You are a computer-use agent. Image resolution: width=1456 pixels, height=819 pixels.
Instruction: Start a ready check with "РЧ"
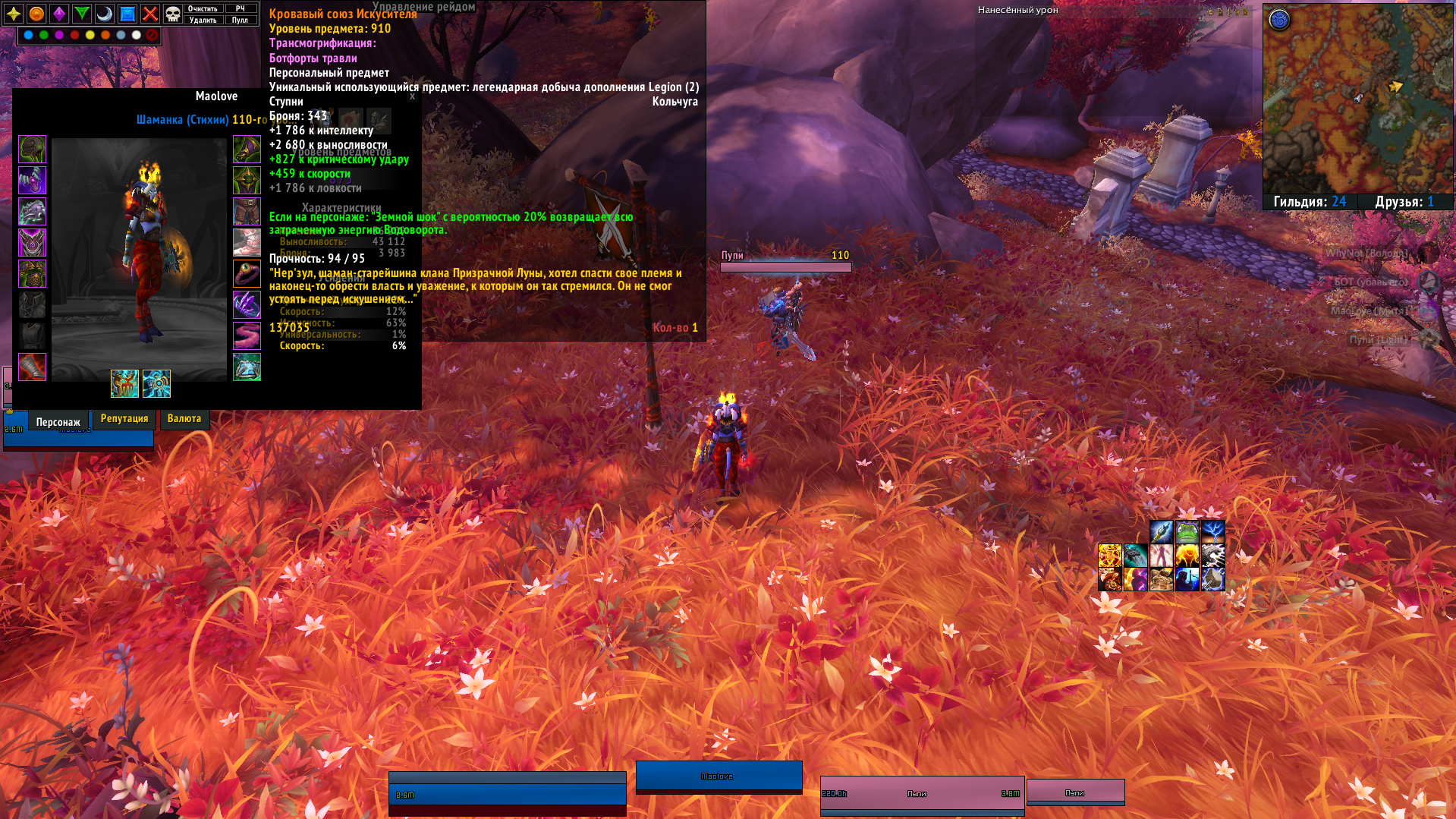(x=241, y=8)
